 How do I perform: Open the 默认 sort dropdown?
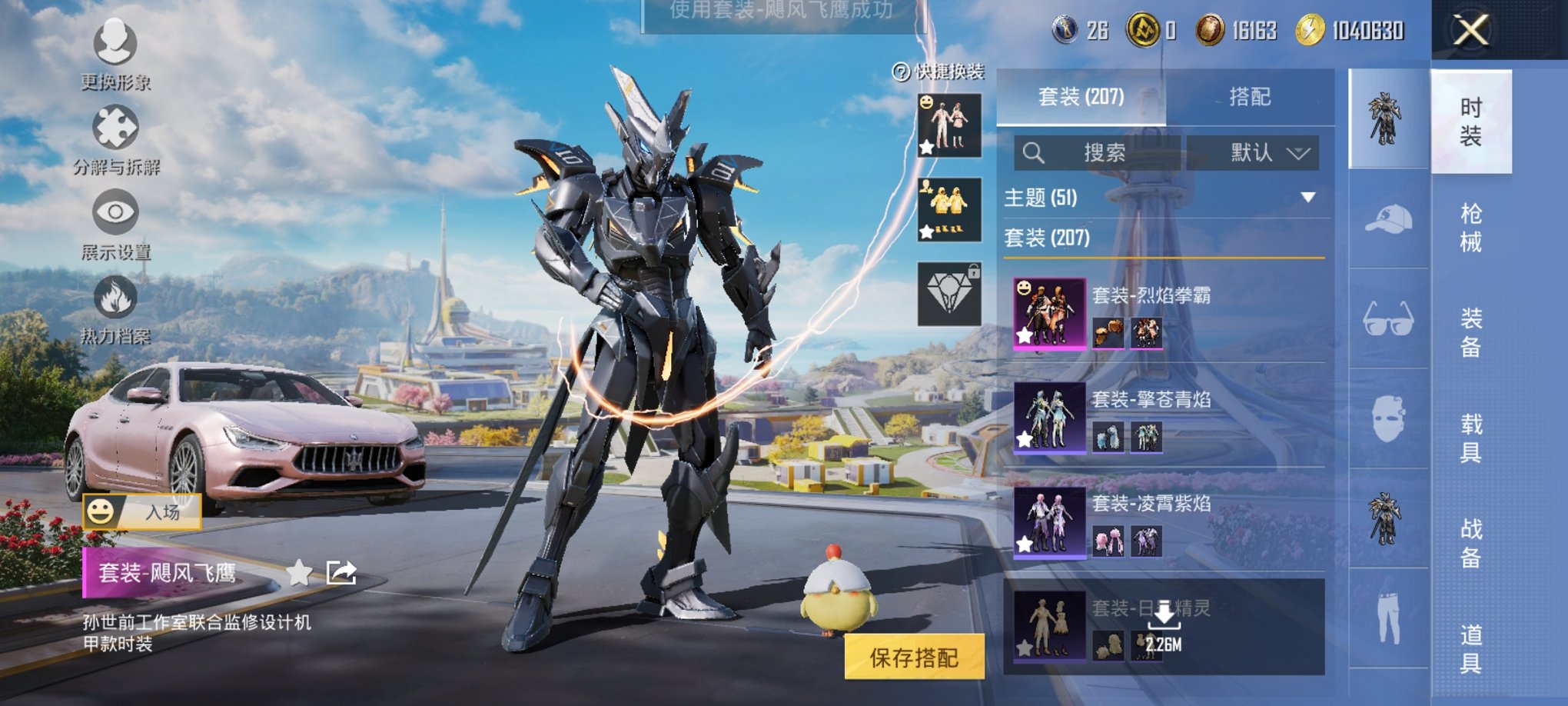(1253, 152)
